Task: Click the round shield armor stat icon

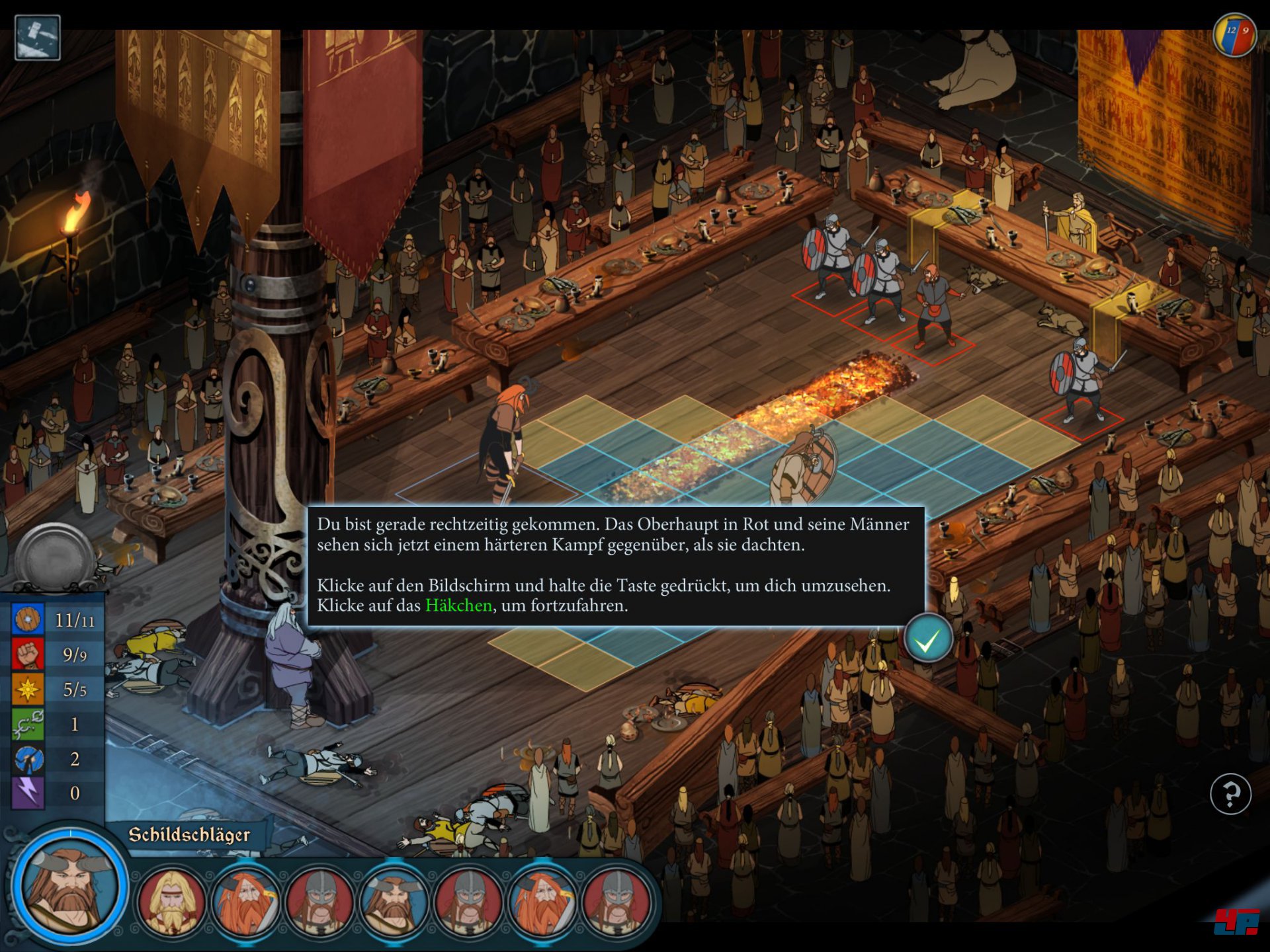Action: tap(28, 619)
